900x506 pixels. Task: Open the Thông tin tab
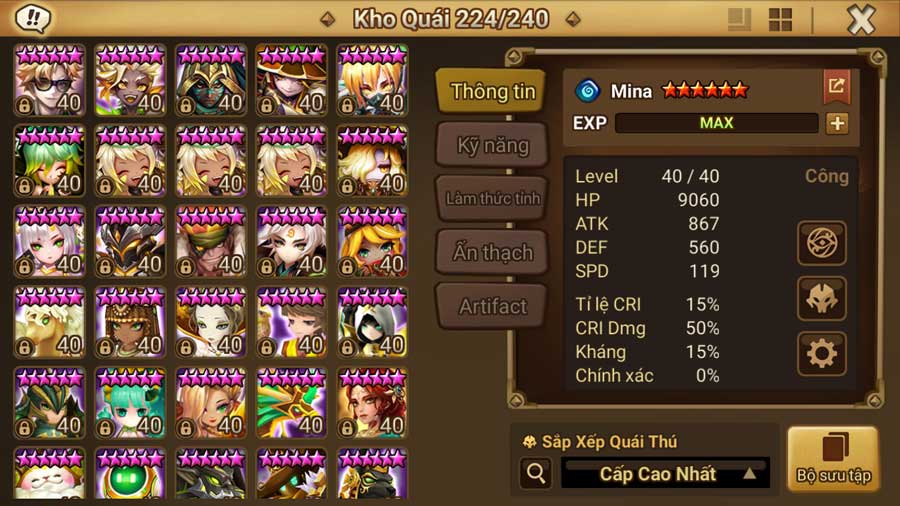point(492,91)
